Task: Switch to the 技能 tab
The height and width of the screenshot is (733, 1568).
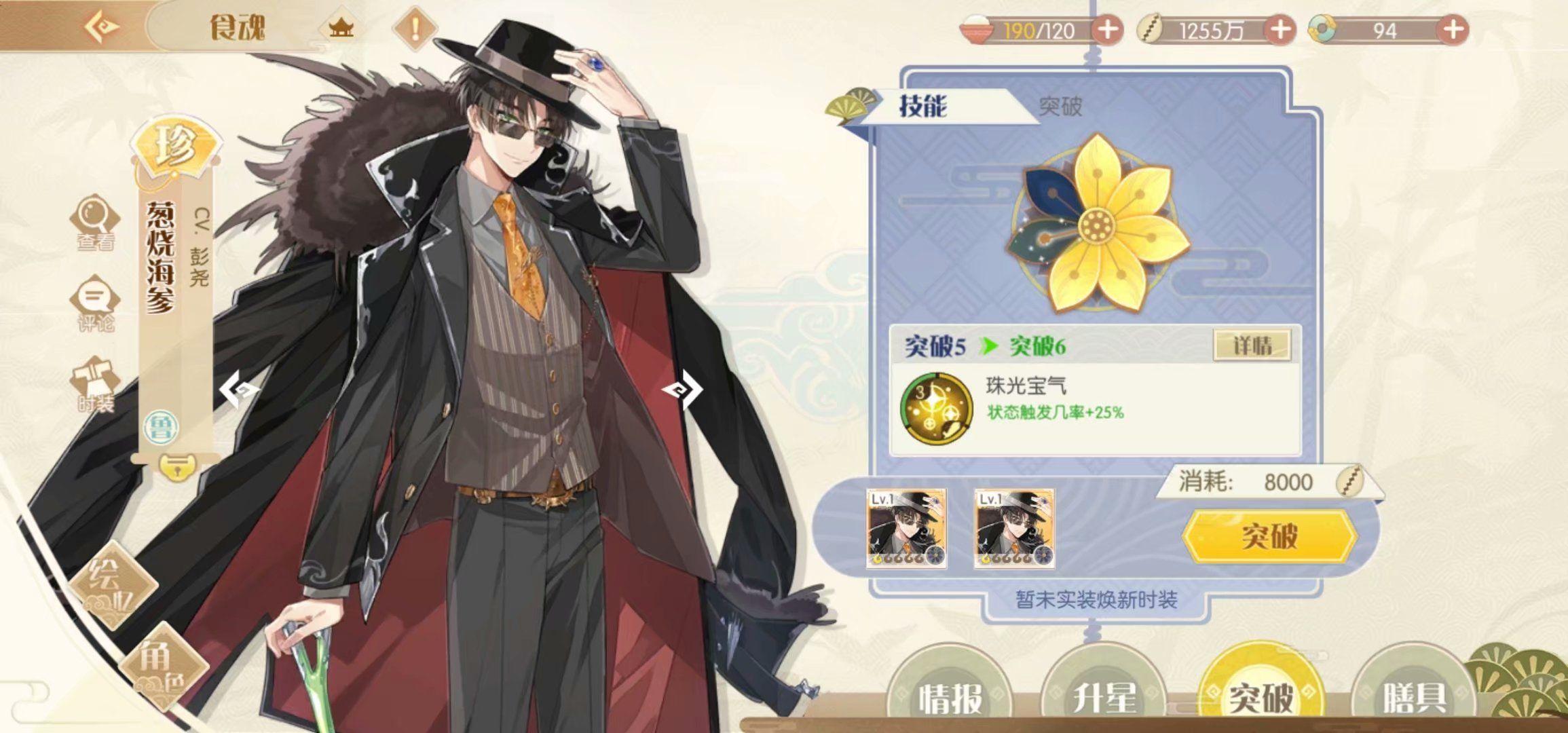Action: click(x=923, y=106)
